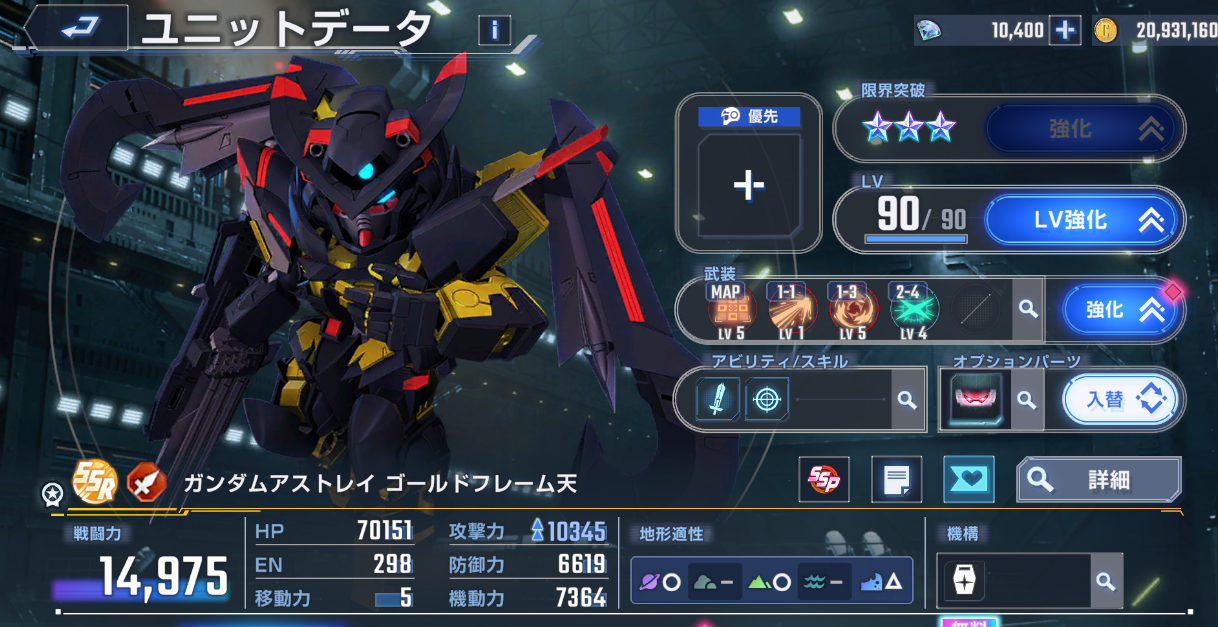Viewport: 1218px width, 627px height.
Task: Inspect weapons with the 武装 magnifier
Action: 1027,310
